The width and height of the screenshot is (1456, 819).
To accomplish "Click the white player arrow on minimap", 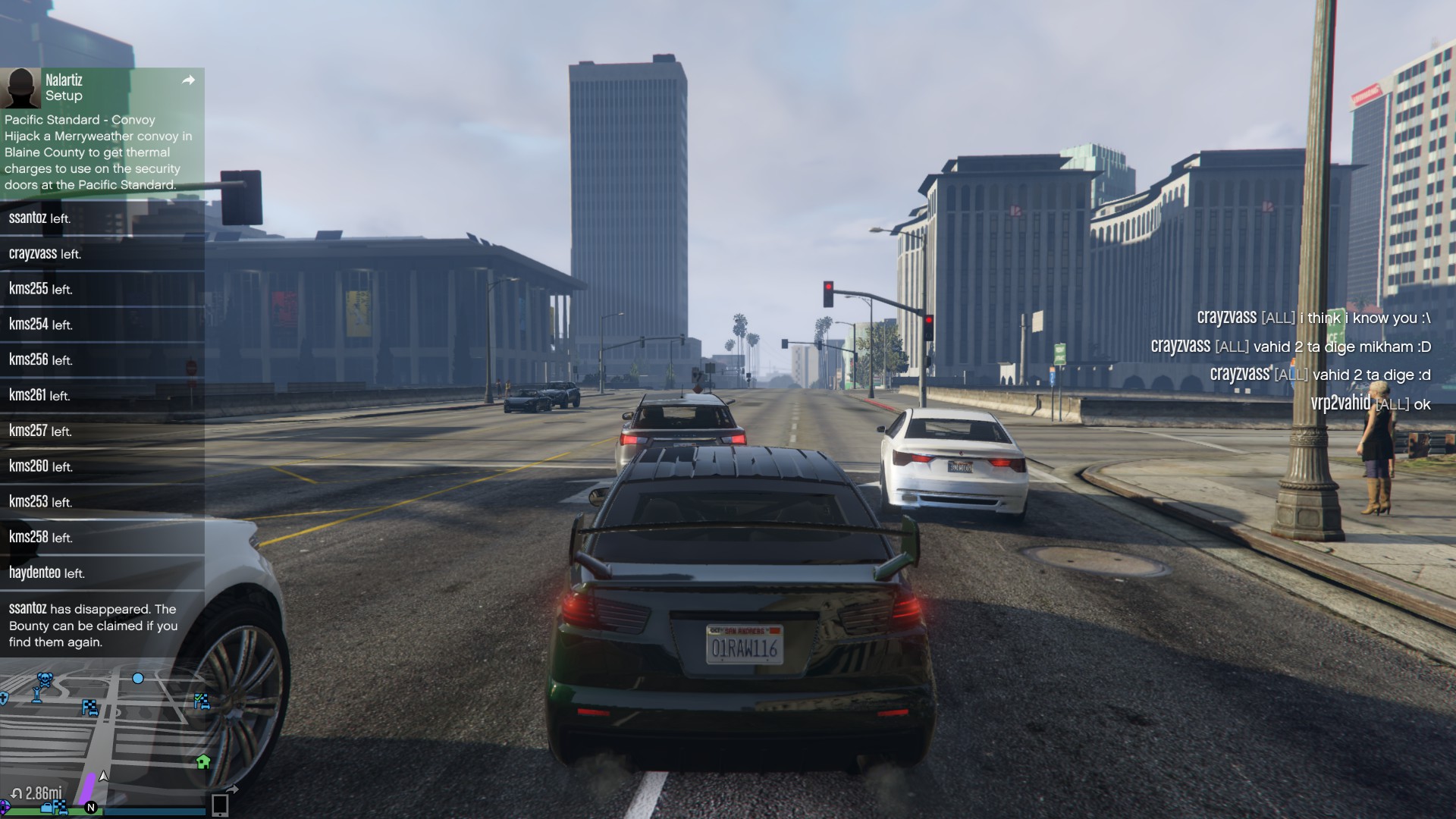I will [104, 776].
